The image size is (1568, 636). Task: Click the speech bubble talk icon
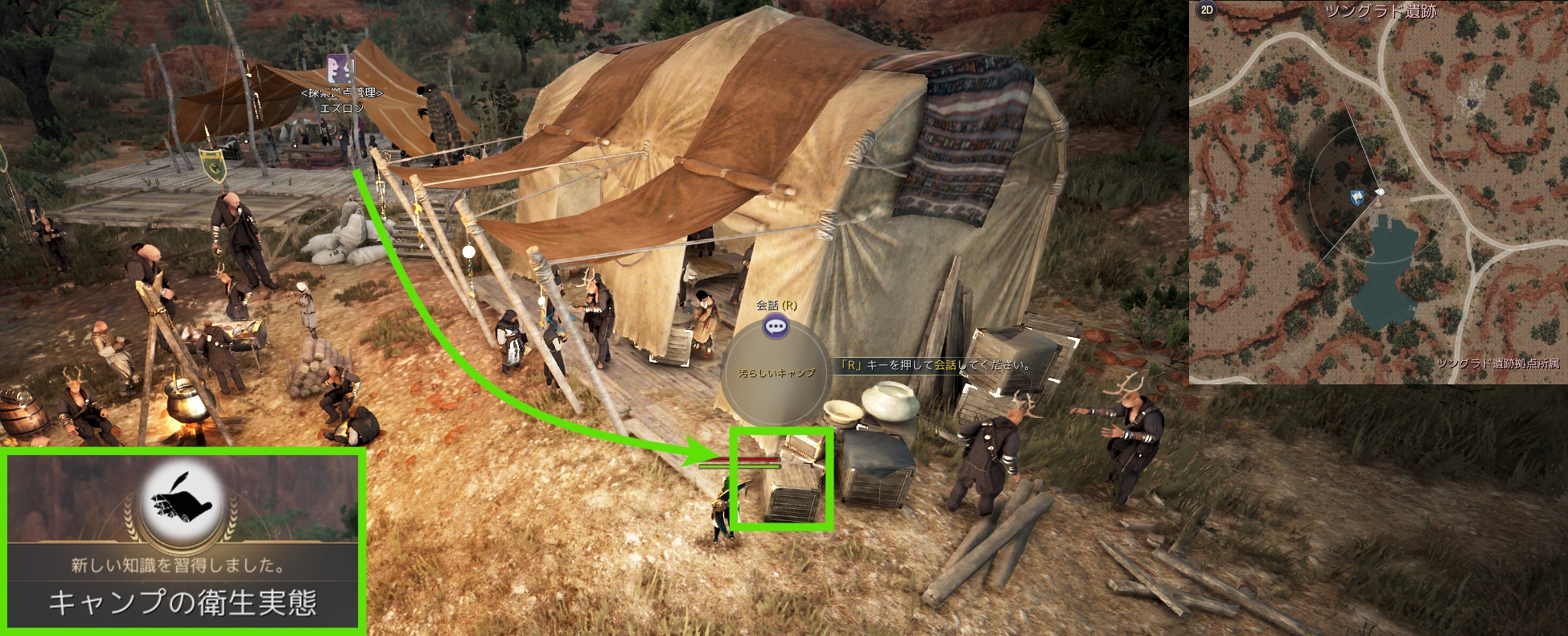[x=776, y=326]
